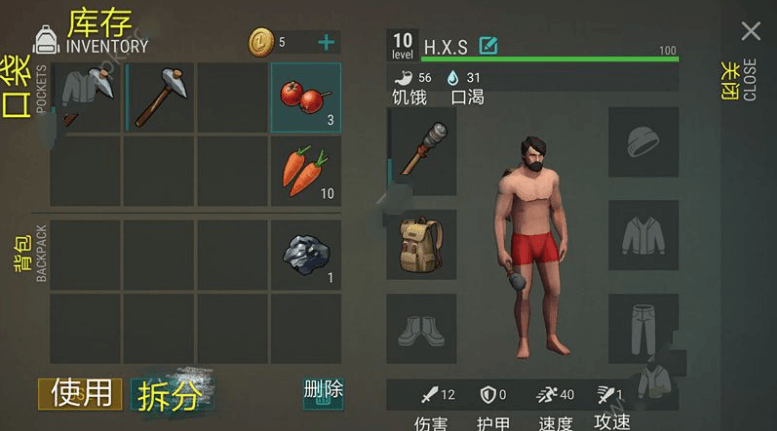Image resolution: width=777 pixels, height=431 pixels.
Task: Edit the player name H.X.S
Action: pyautogui.click(x=488, y=46)
